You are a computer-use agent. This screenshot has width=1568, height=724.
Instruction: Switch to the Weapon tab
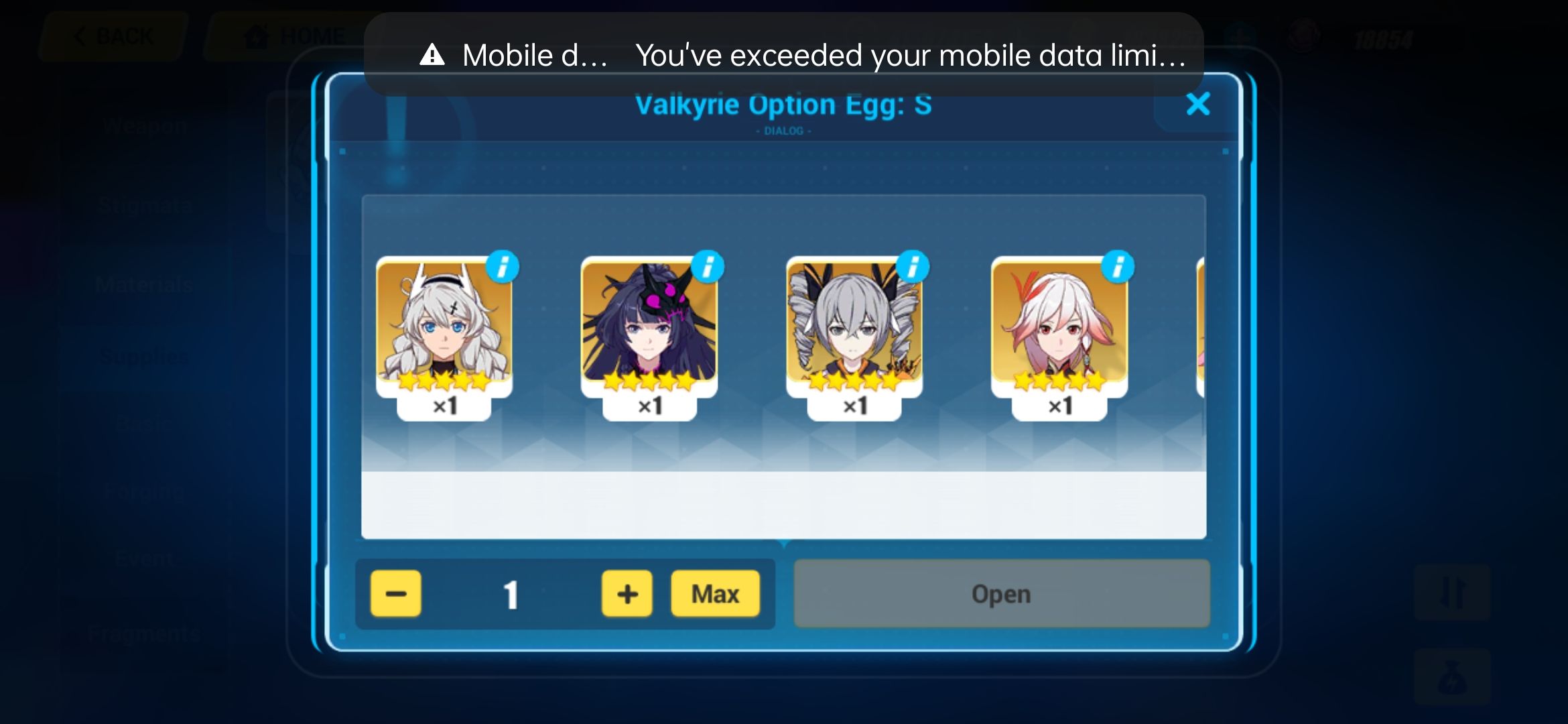[x=144, y=124]
